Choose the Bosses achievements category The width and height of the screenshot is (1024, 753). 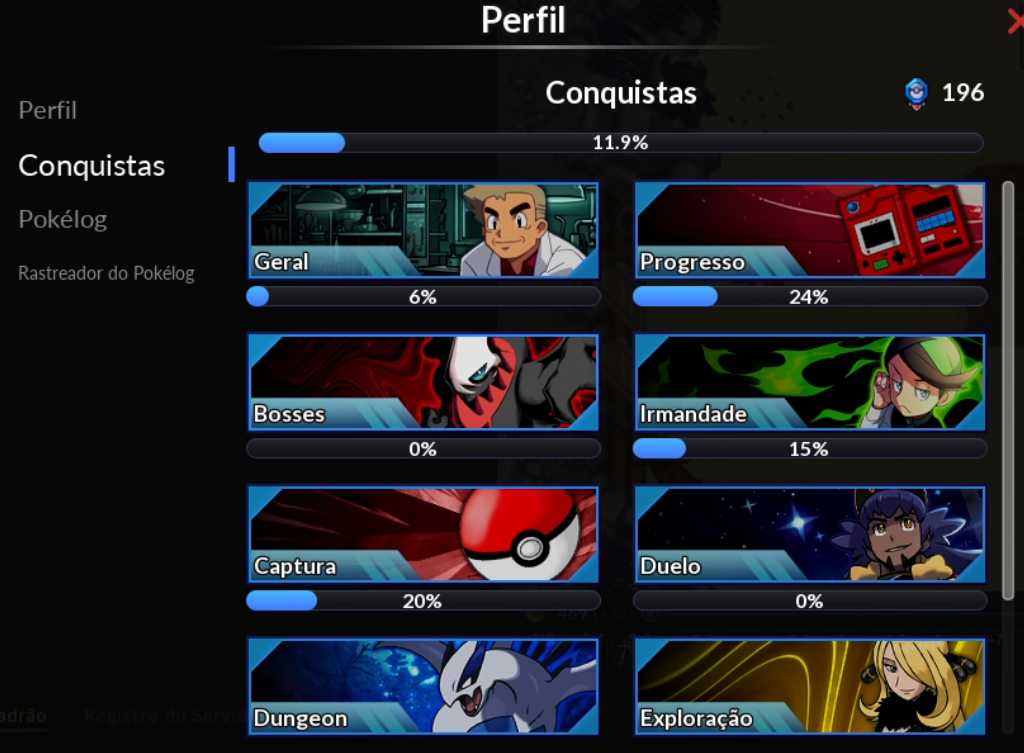[x=422, y=382]
